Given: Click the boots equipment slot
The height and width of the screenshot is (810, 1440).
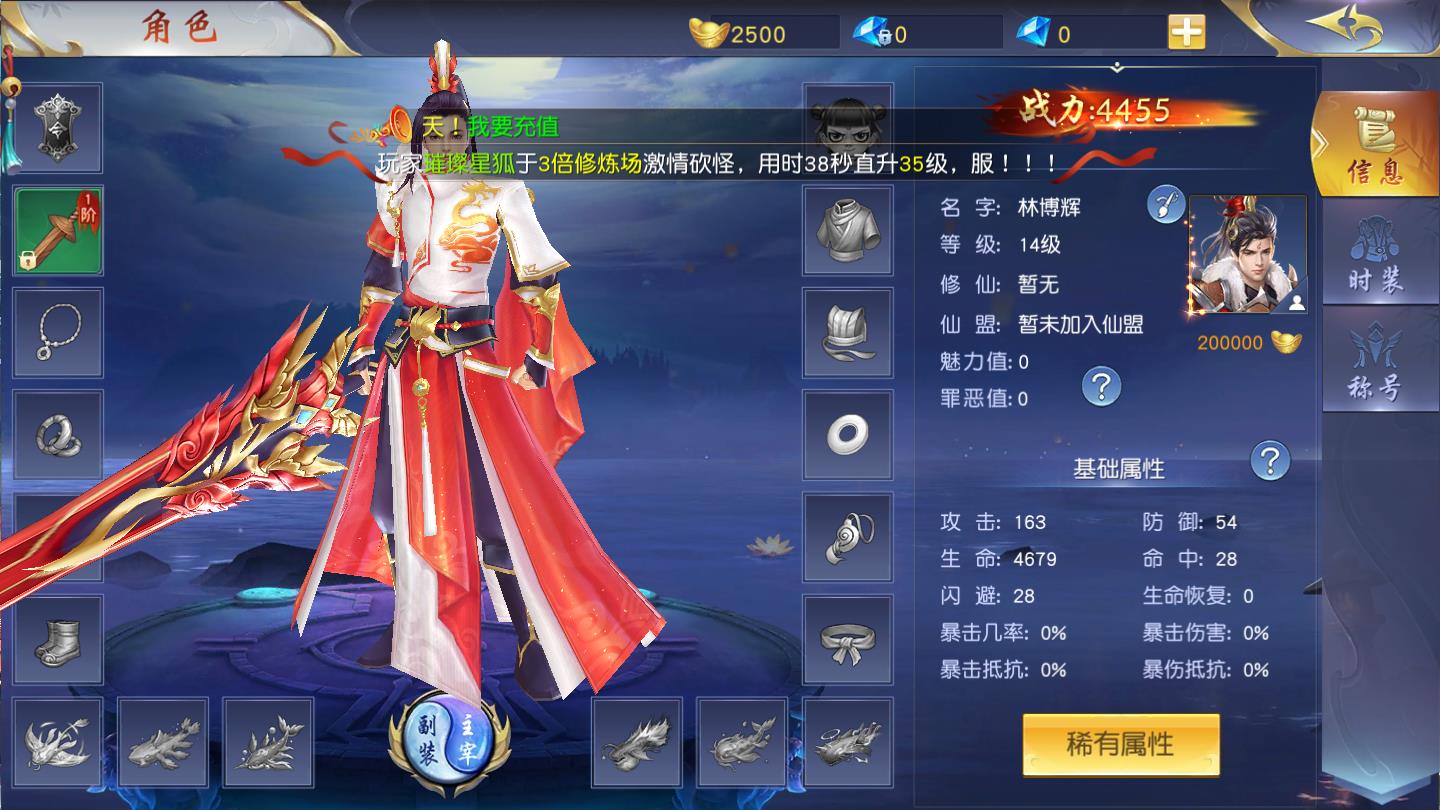Looking at the screenshot, I should [x=57, y=642].
